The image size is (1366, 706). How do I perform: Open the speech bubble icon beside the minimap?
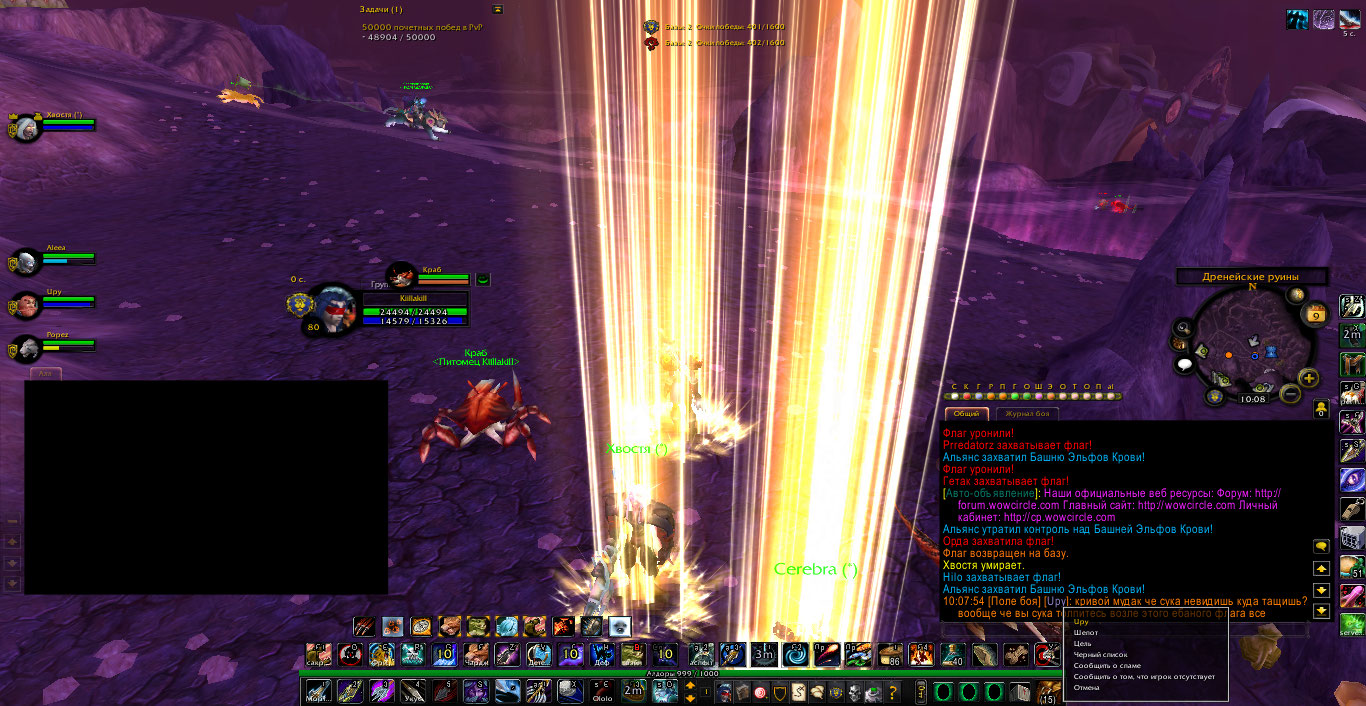[x=1185, y=365]
